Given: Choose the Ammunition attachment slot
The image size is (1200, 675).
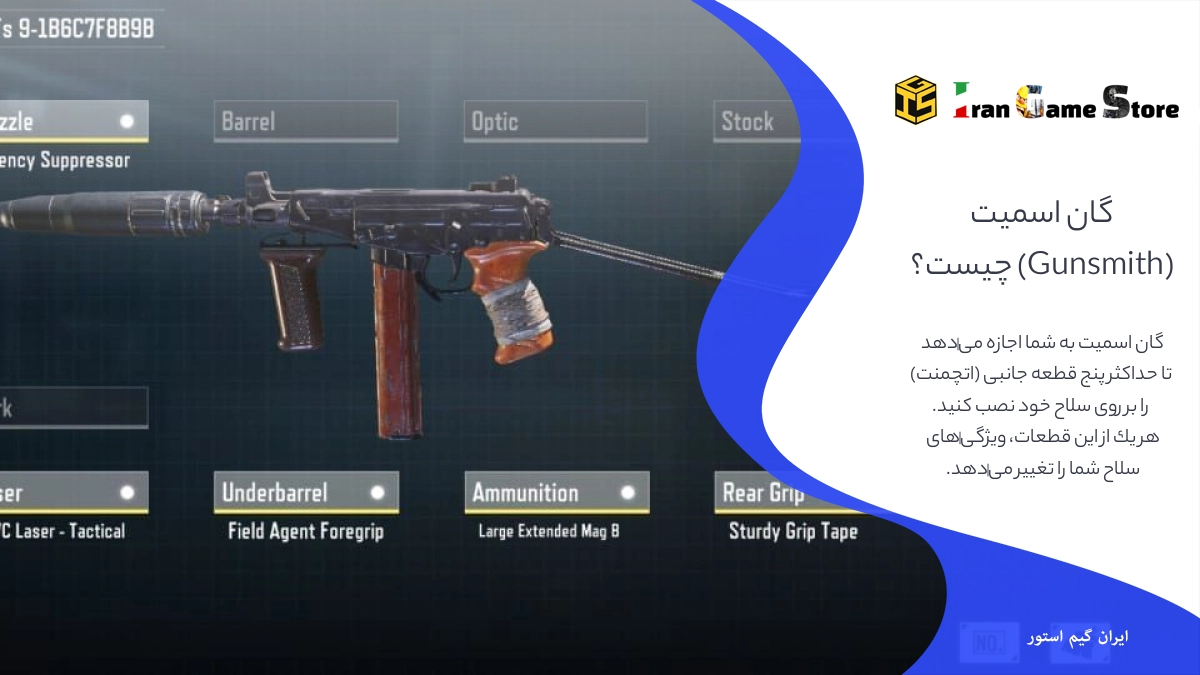Looking at the screenshot, I should pos(556,492).
